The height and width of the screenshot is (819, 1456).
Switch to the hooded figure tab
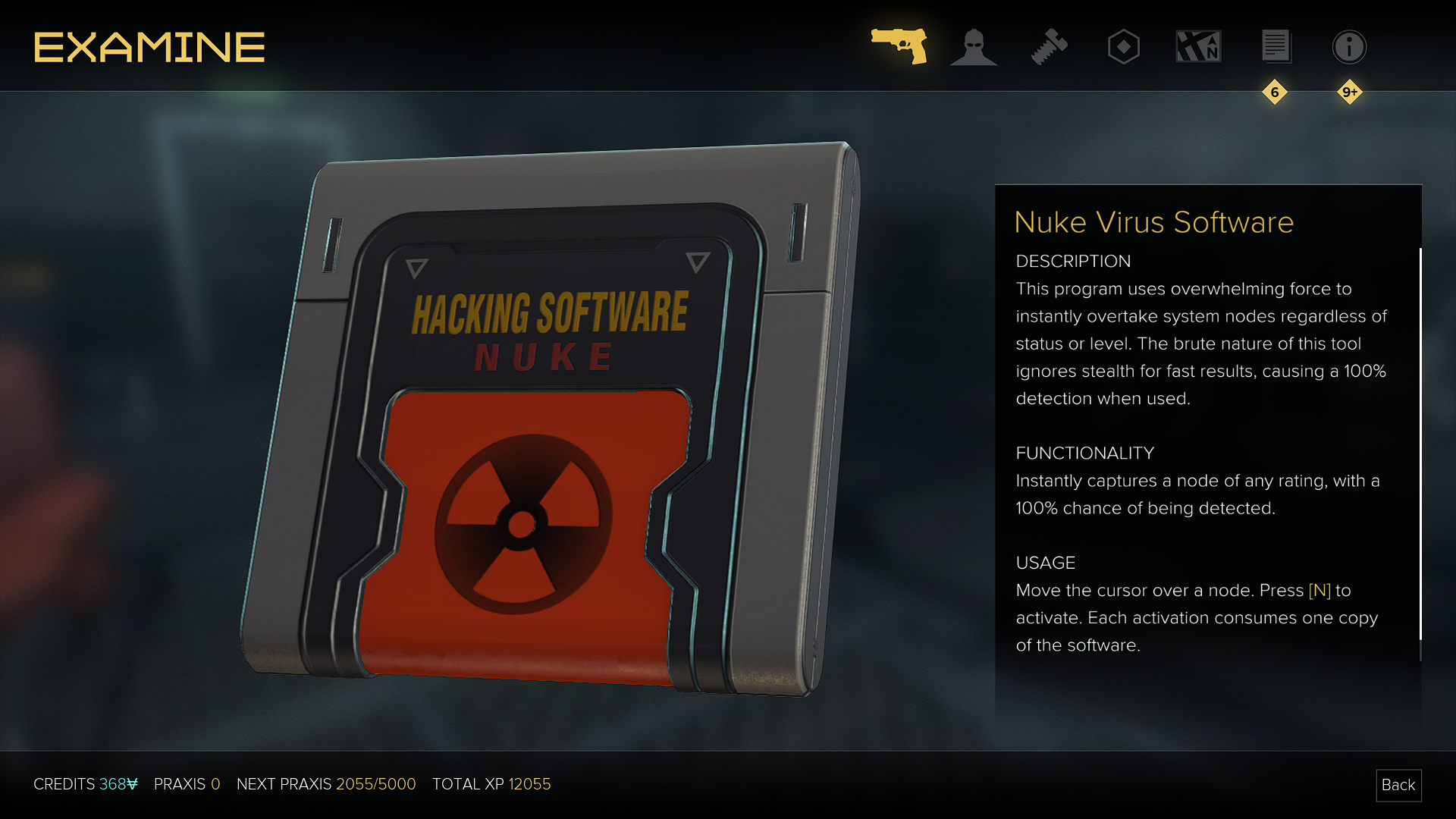click(973, 47)
